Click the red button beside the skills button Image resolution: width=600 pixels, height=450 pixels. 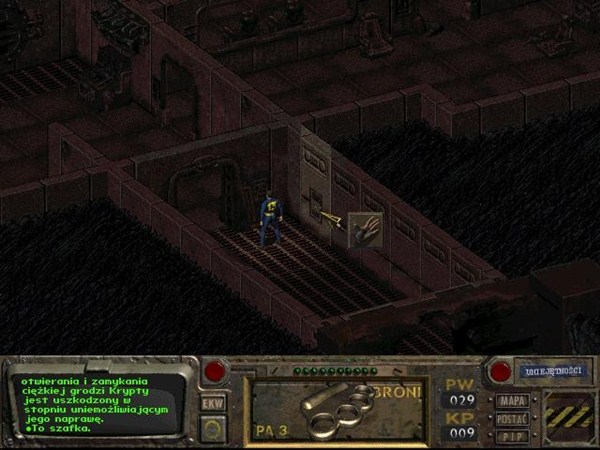tap(500, 372)
